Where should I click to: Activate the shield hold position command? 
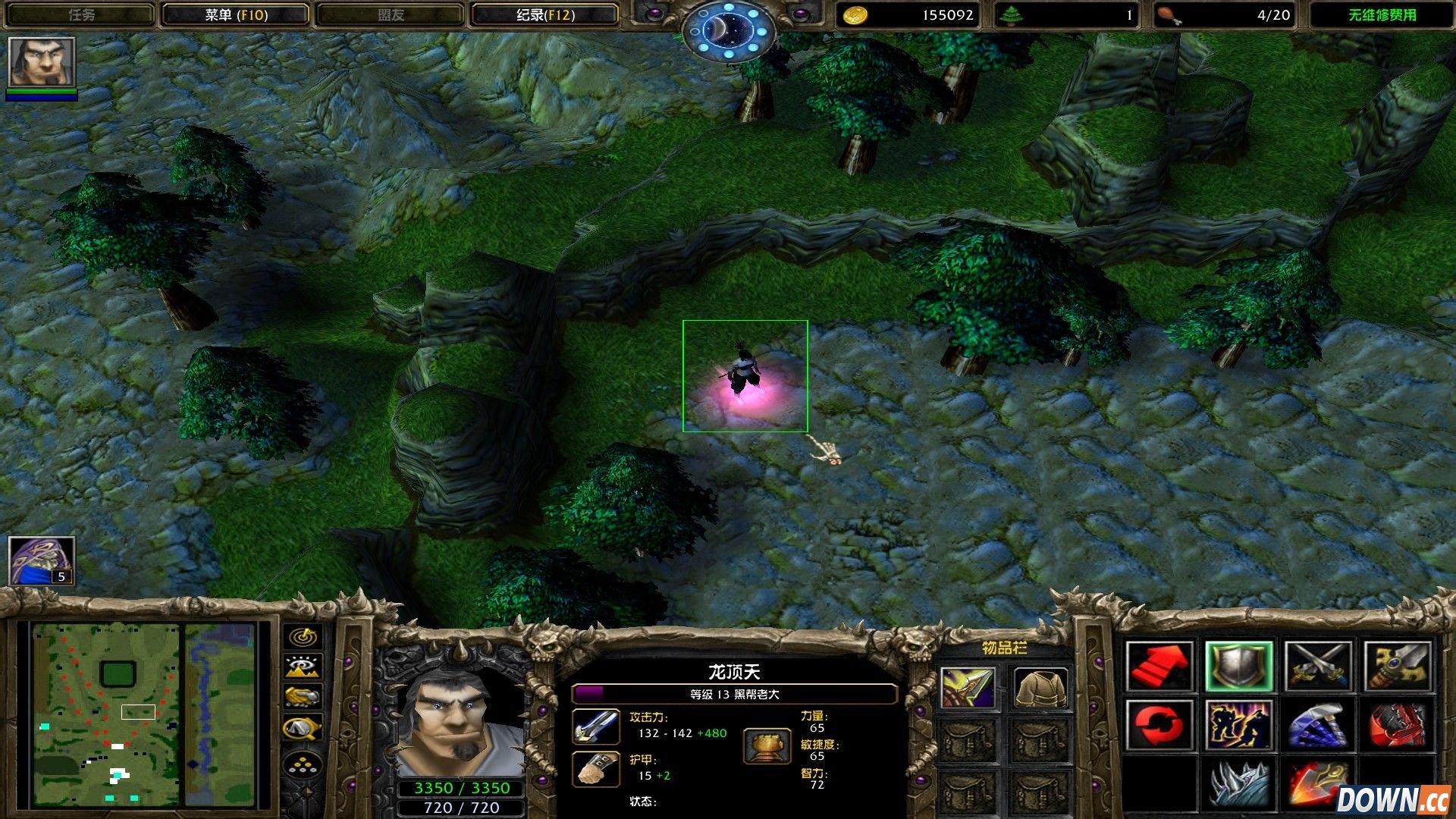1239,667
